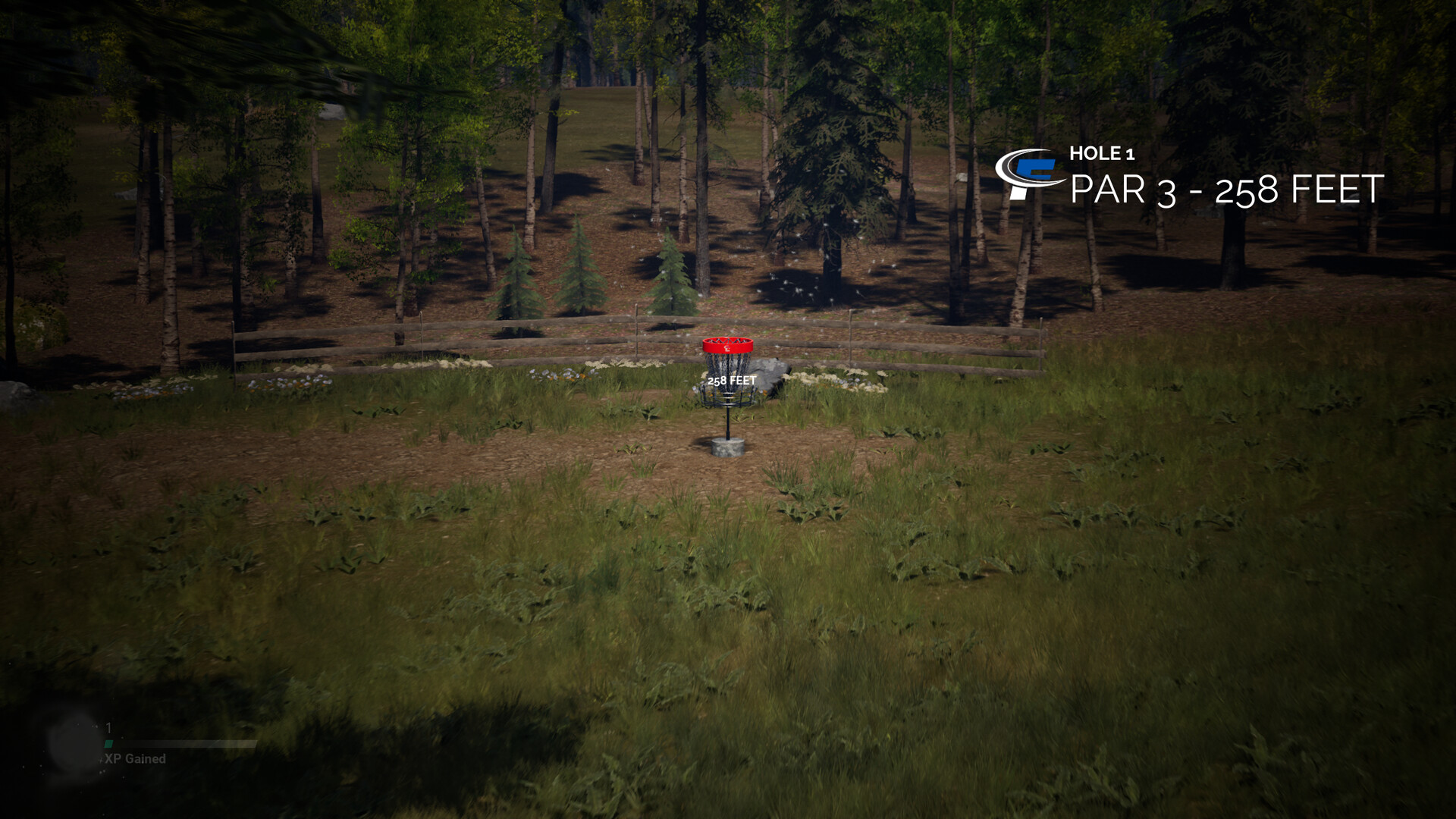Toggle the XP Gained notification
Image resolution: width=1456 pixels, height=819 pixels.
point(135,759)
